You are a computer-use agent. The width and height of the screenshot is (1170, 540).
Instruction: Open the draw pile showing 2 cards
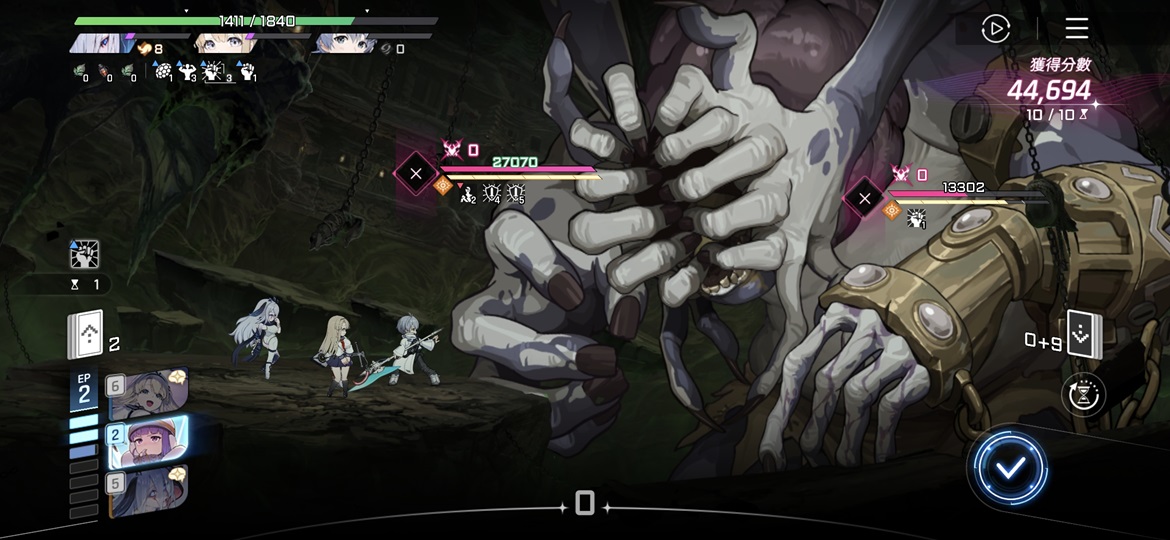pyautogui.click(x=86, y=336)
